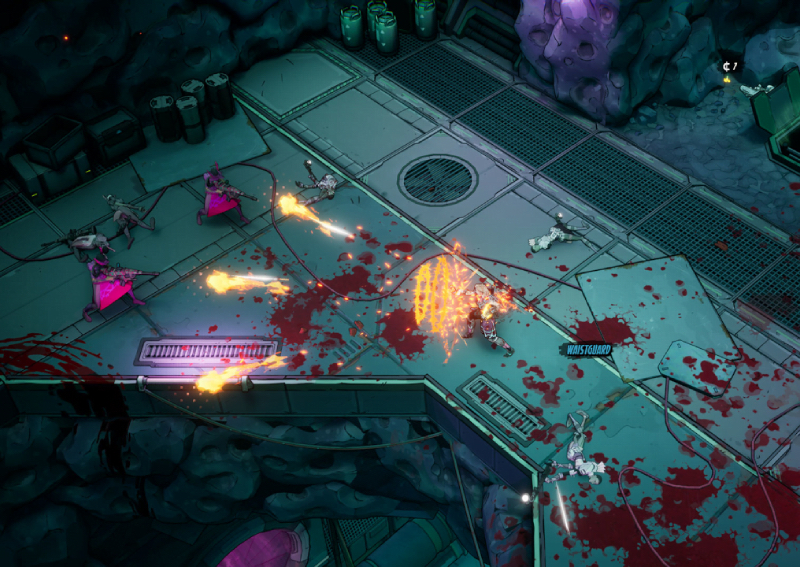The height and width of the screenshot is (567, 800).
Task: Pick up the Waistguard loot label
Action: 588,349
